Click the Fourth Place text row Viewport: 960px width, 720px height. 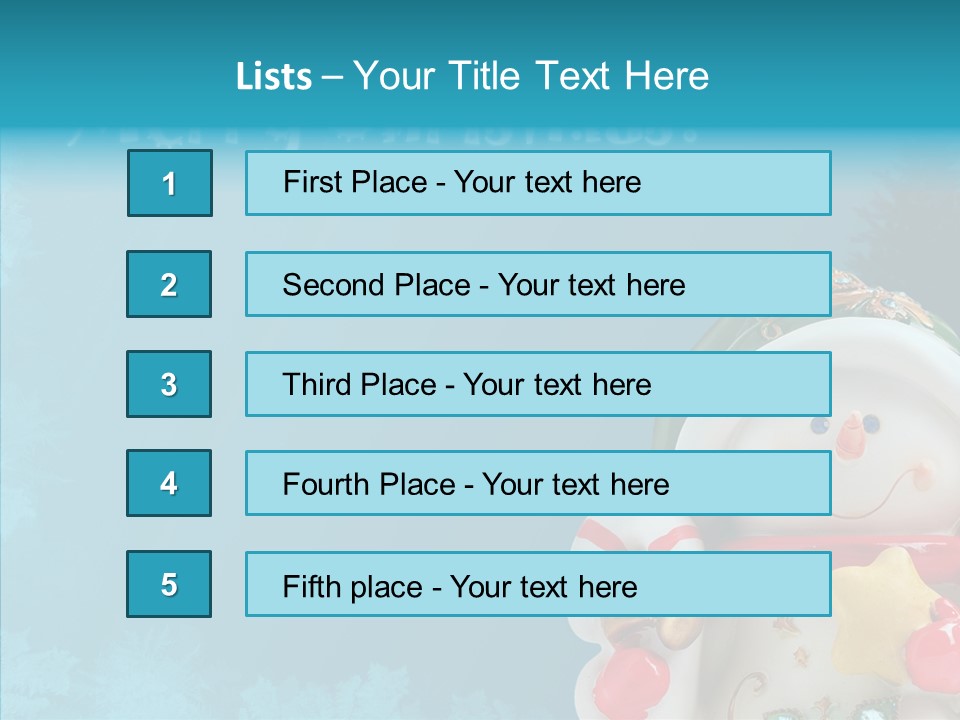click(538, 484)
